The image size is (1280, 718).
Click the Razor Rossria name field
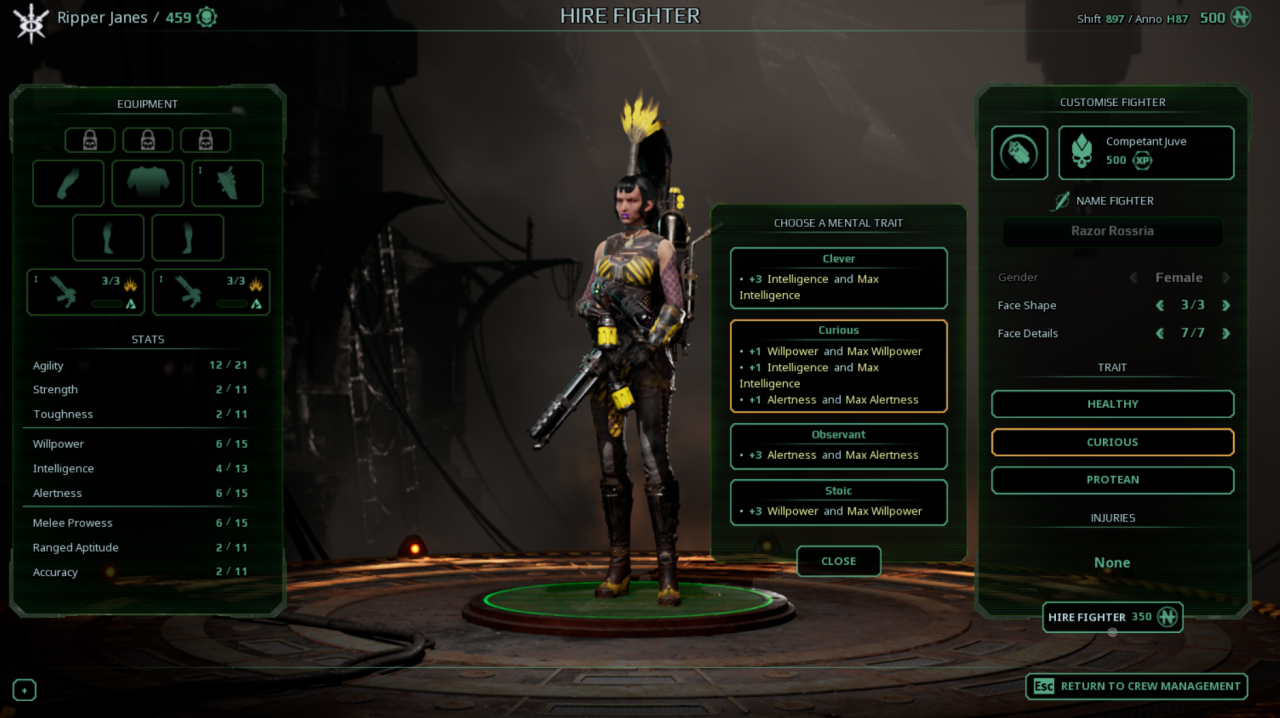point(1112,231)
